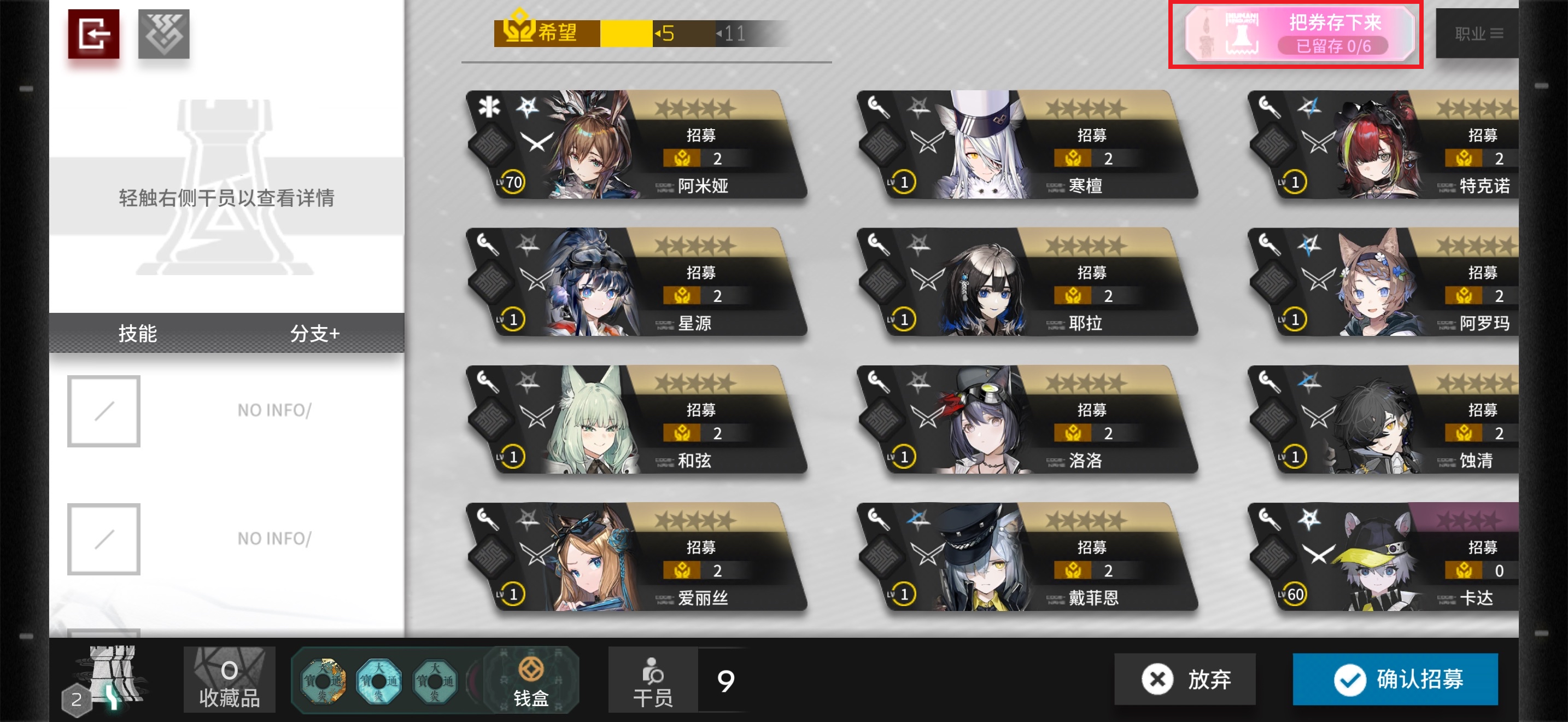Select operator card 寒檀

click(1027, 145)
